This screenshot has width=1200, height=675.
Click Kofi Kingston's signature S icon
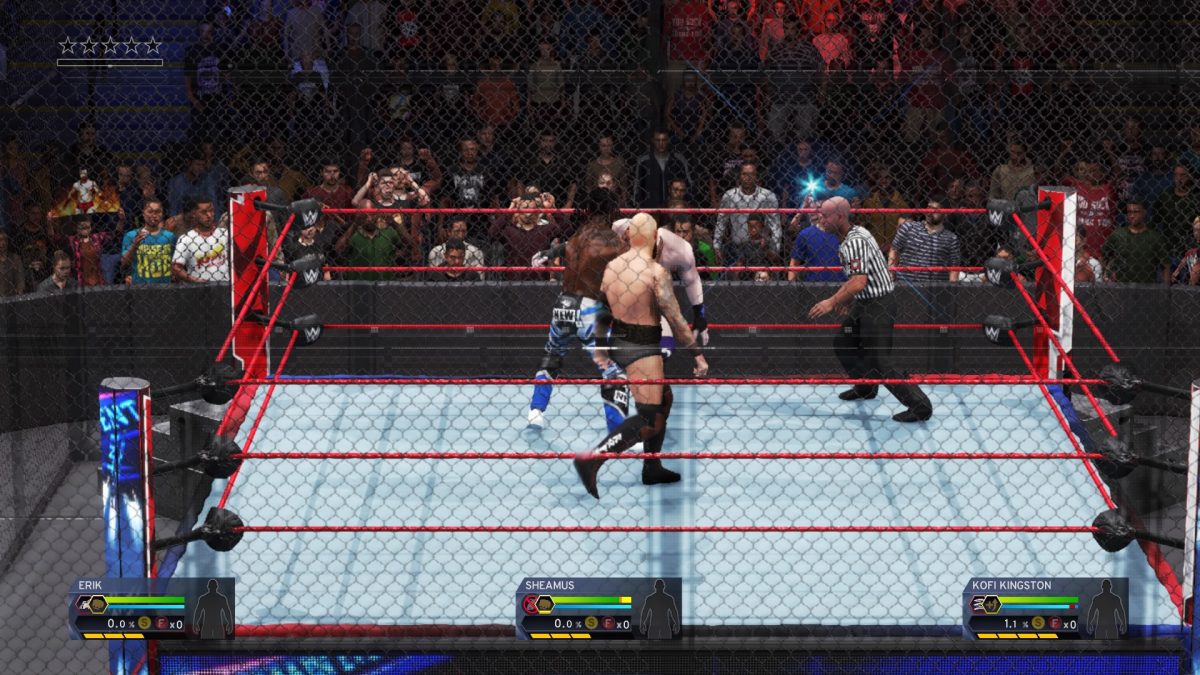pyautogui.click(x=1038, y=624)
